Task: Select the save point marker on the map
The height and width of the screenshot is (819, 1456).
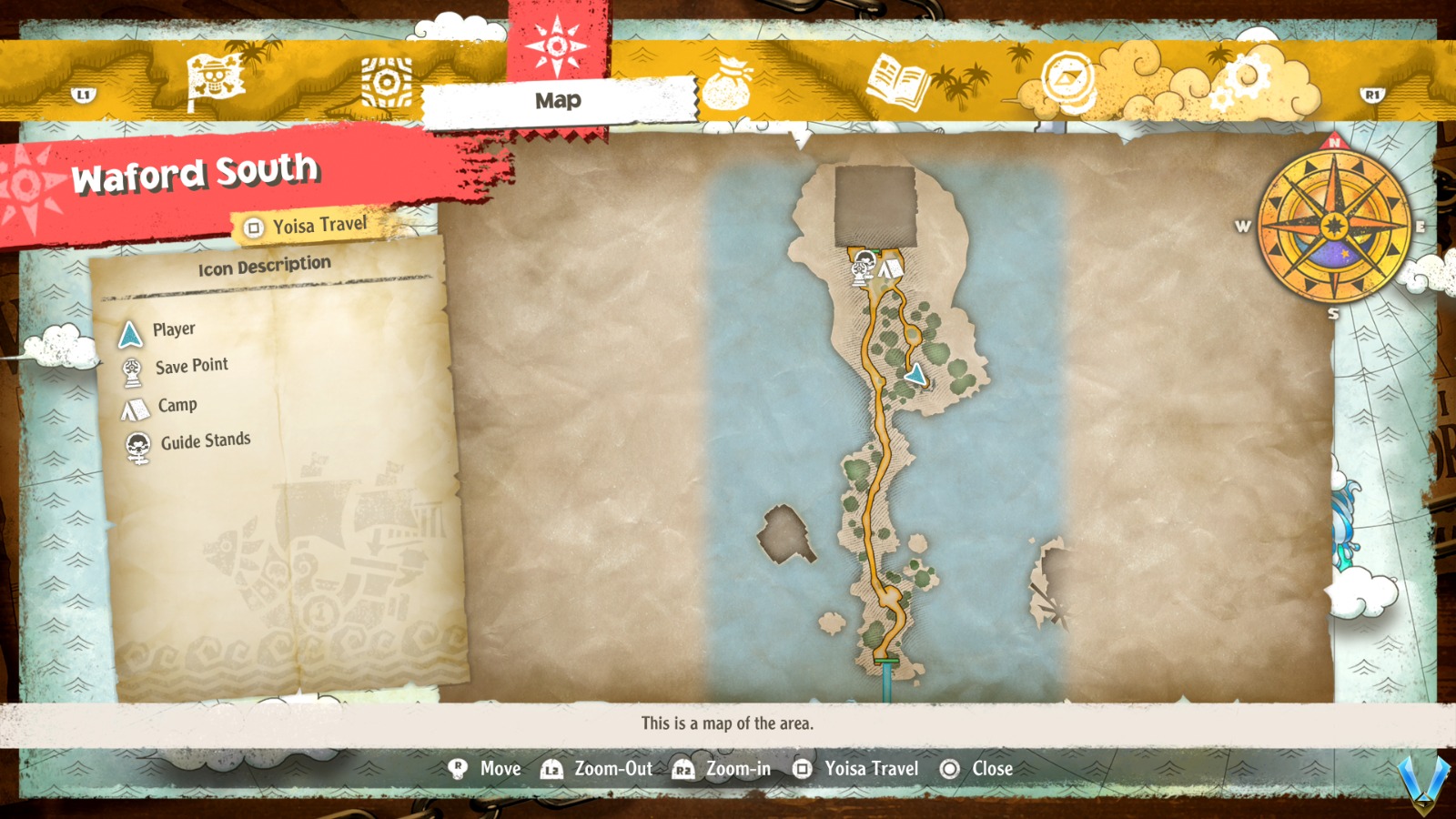Action: pyautogui.click(x=860, y=268)
